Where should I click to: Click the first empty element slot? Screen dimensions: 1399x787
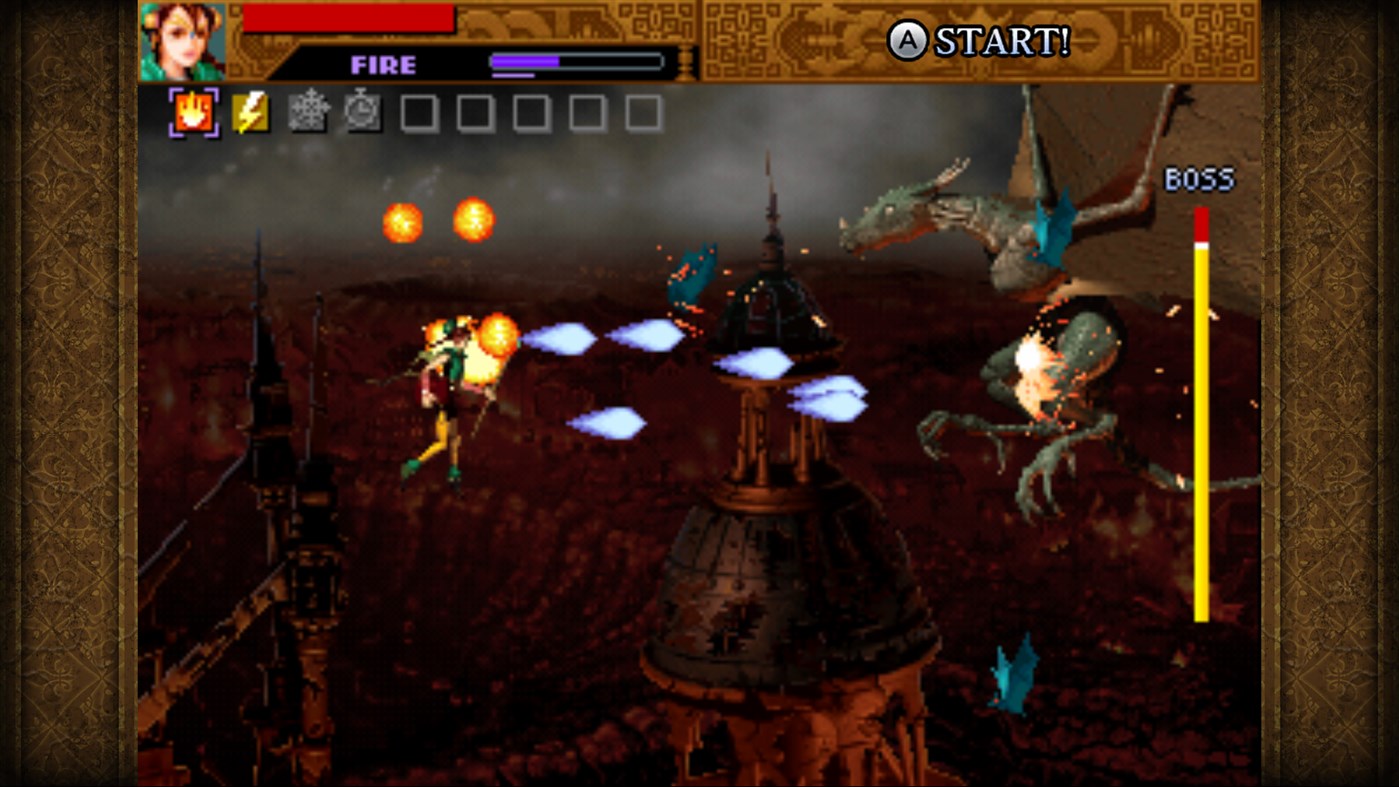click(x=418, y=112)
